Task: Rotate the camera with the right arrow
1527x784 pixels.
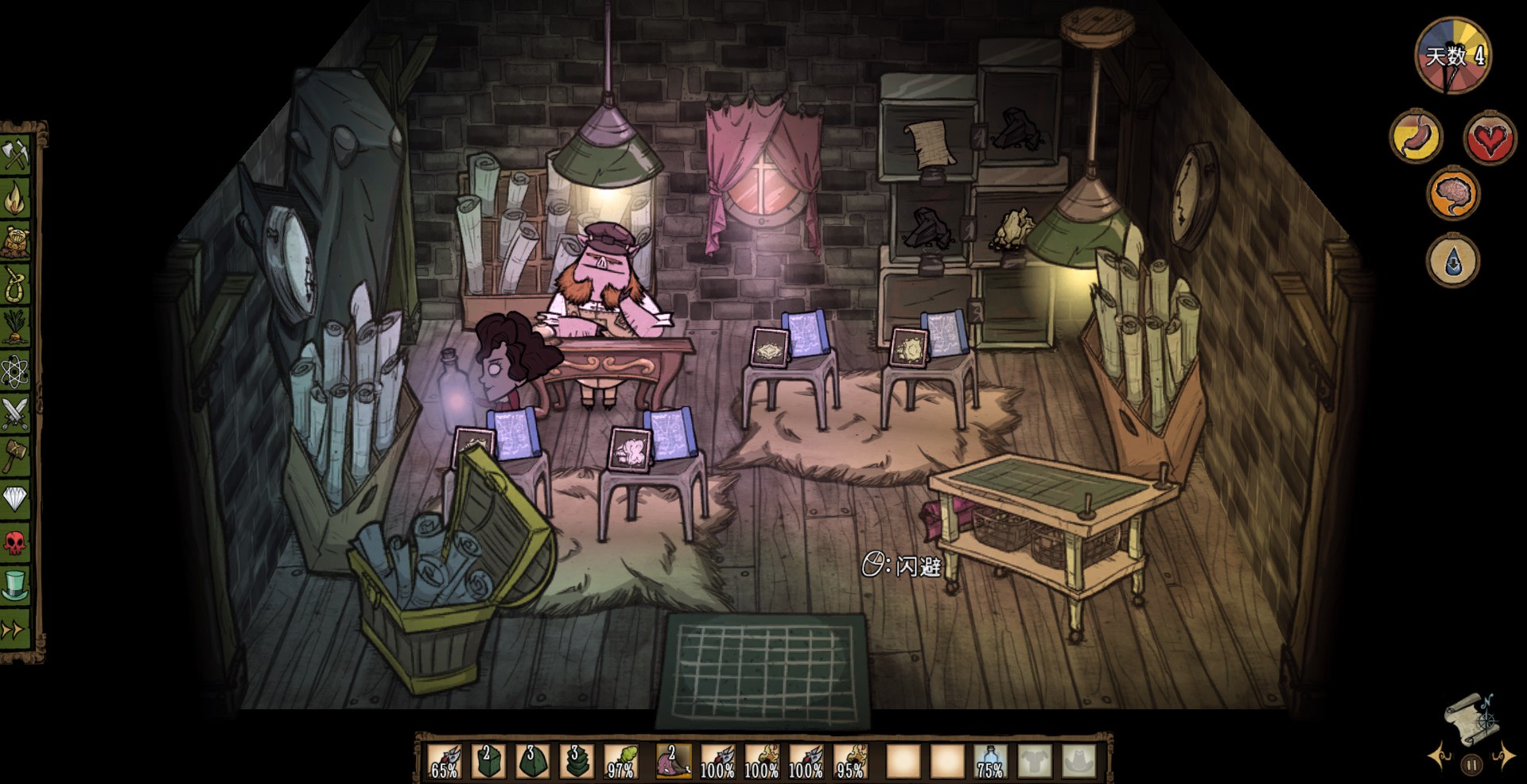Action: 1502,755
